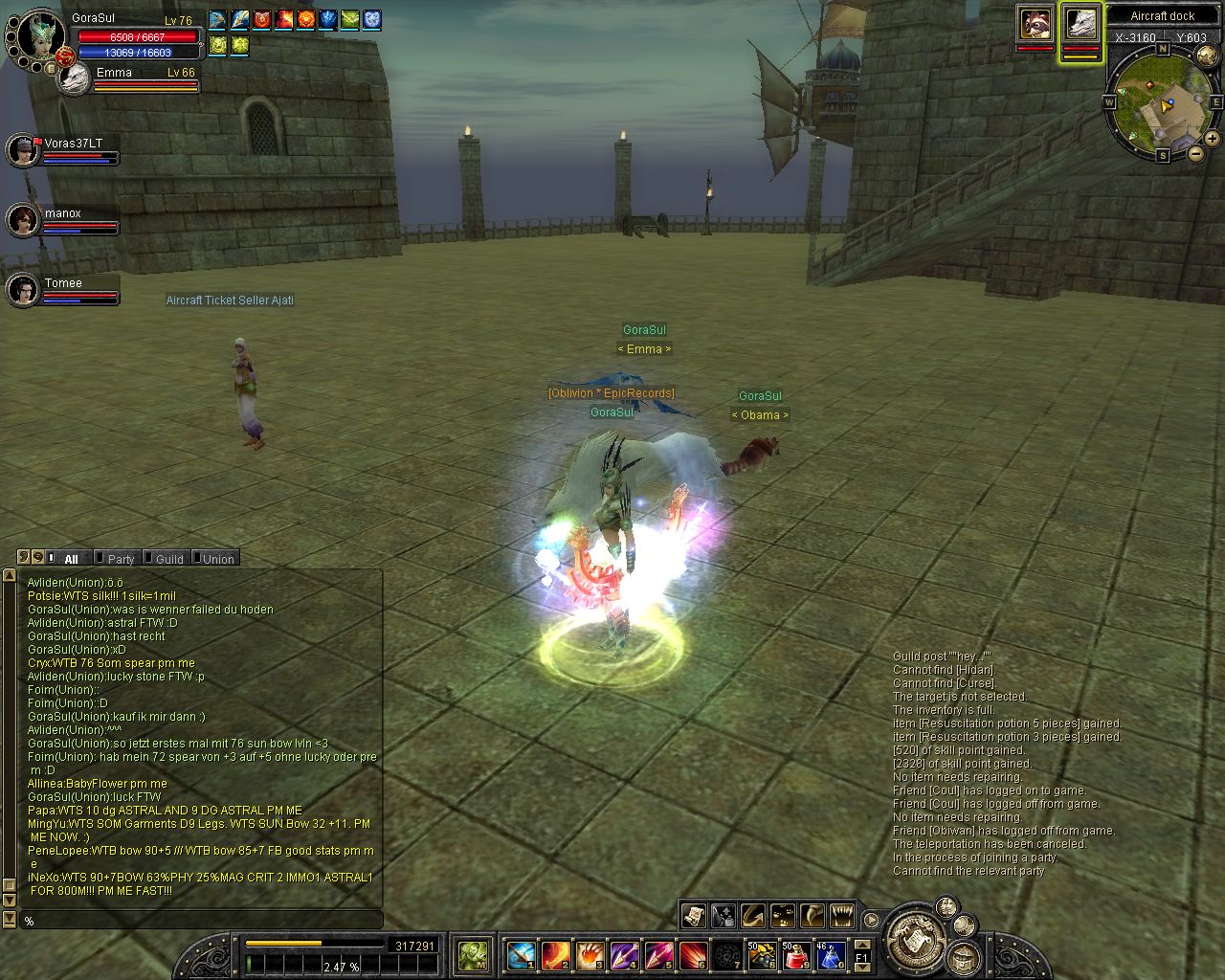Image resolution: width=1225 pixels, height=980 pixels.
Task: Switch to the Party chat tab
Action: coord(120,559)
